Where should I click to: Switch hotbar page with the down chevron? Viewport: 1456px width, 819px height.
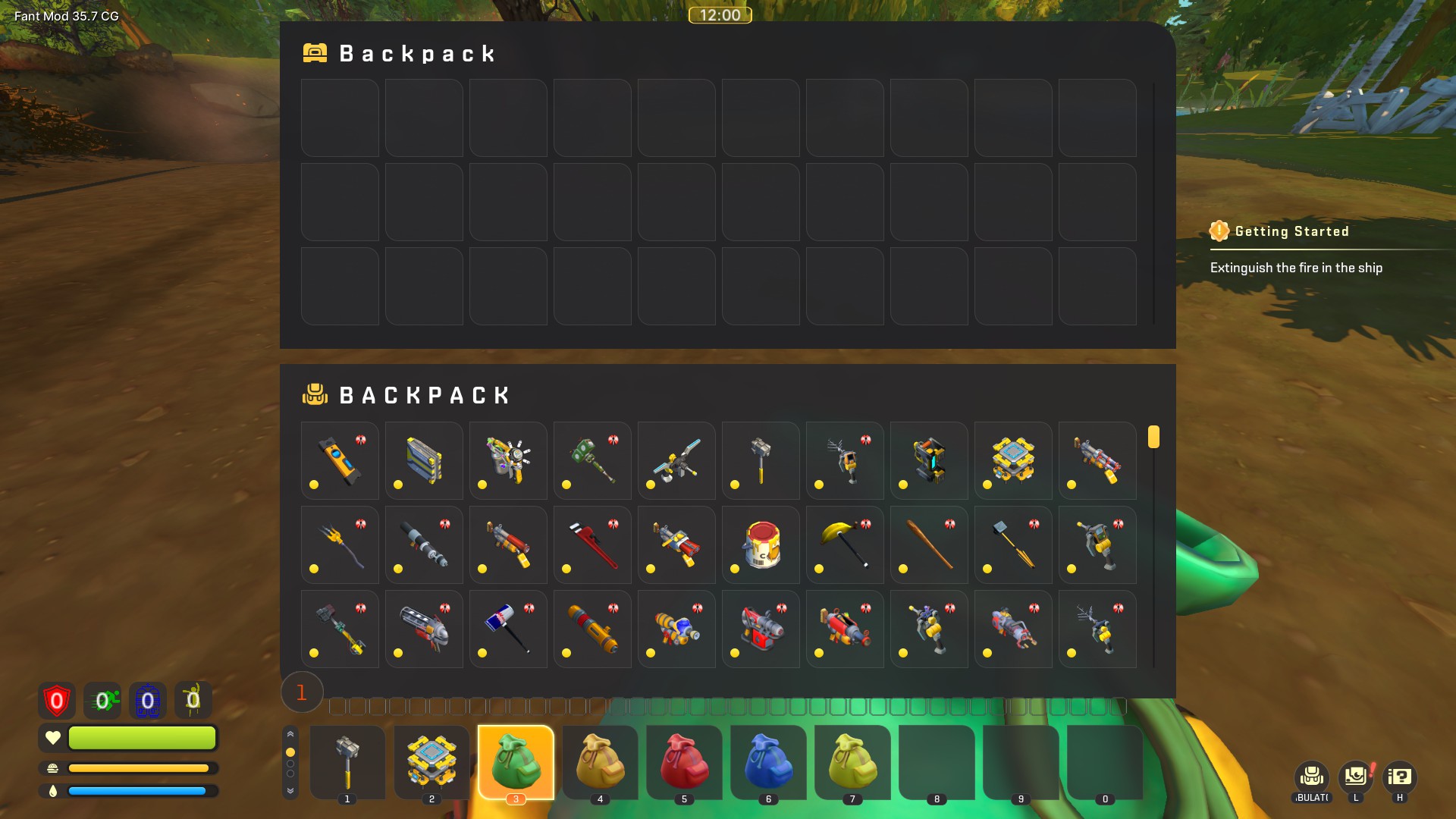point(290,790)
